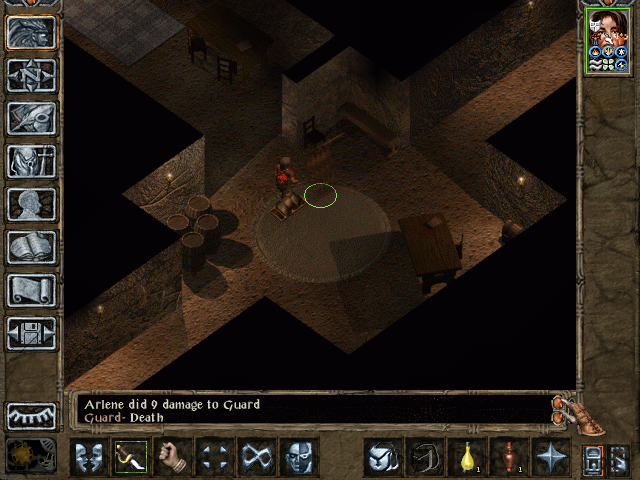
Task: Open the priest scroll
Action: [32, 290]
